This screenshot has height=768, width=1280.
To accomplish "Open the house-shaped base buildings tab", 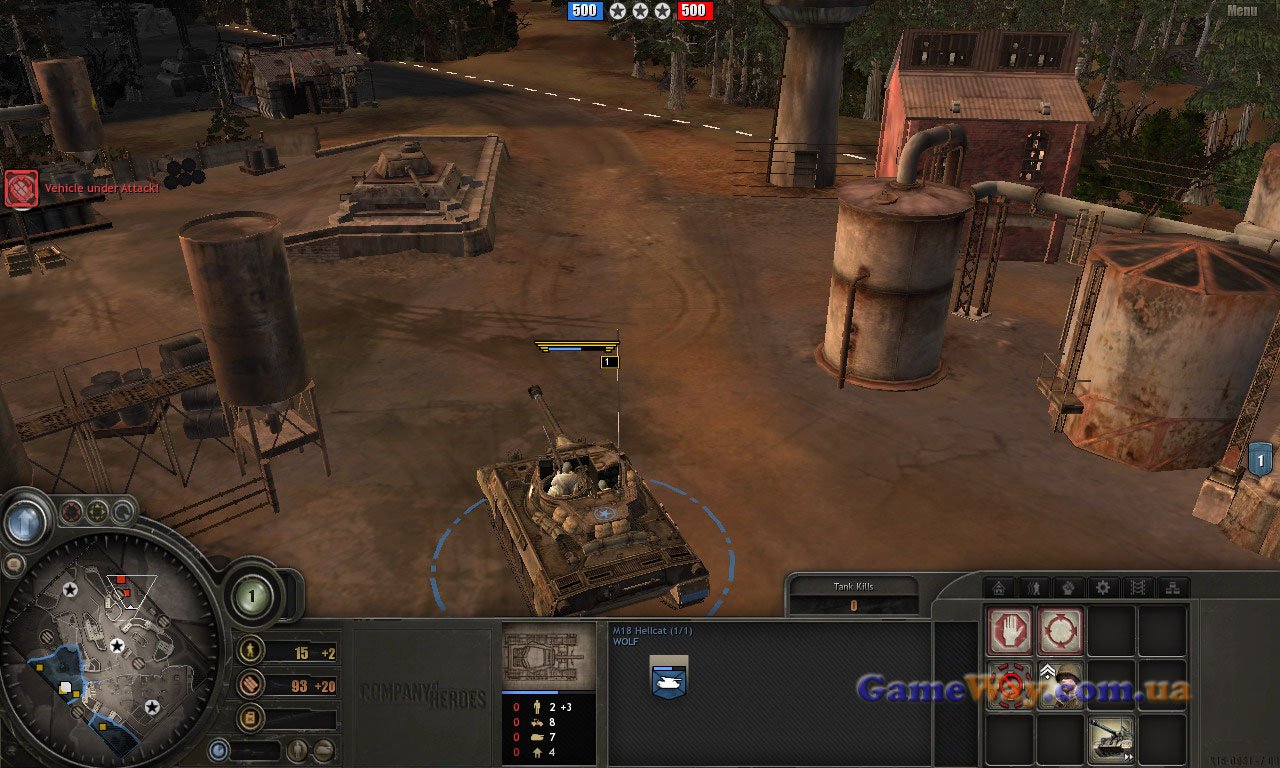I will 998,588.
